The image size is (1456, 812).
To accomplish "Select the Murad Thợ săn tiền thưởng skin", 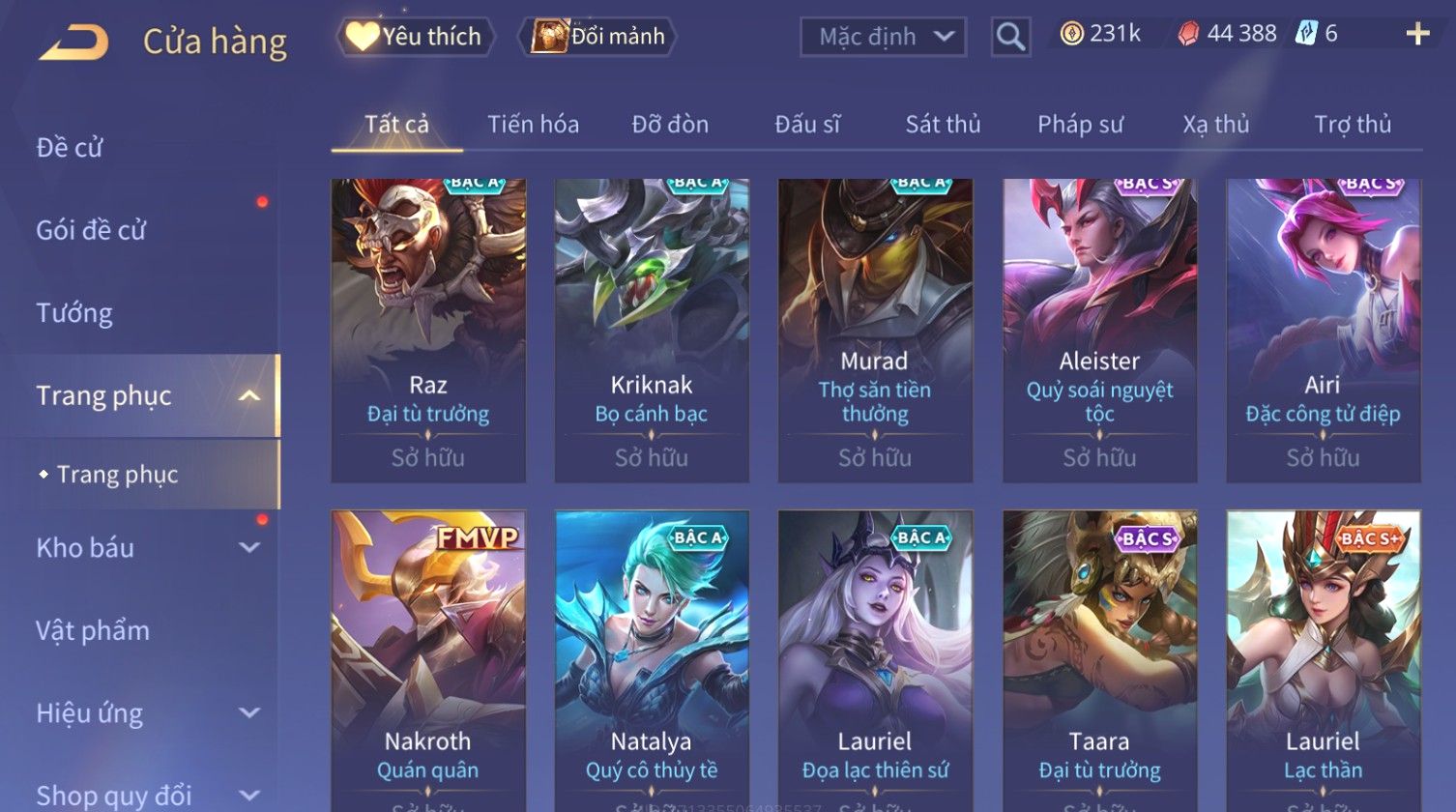I will tap(875, 329).
